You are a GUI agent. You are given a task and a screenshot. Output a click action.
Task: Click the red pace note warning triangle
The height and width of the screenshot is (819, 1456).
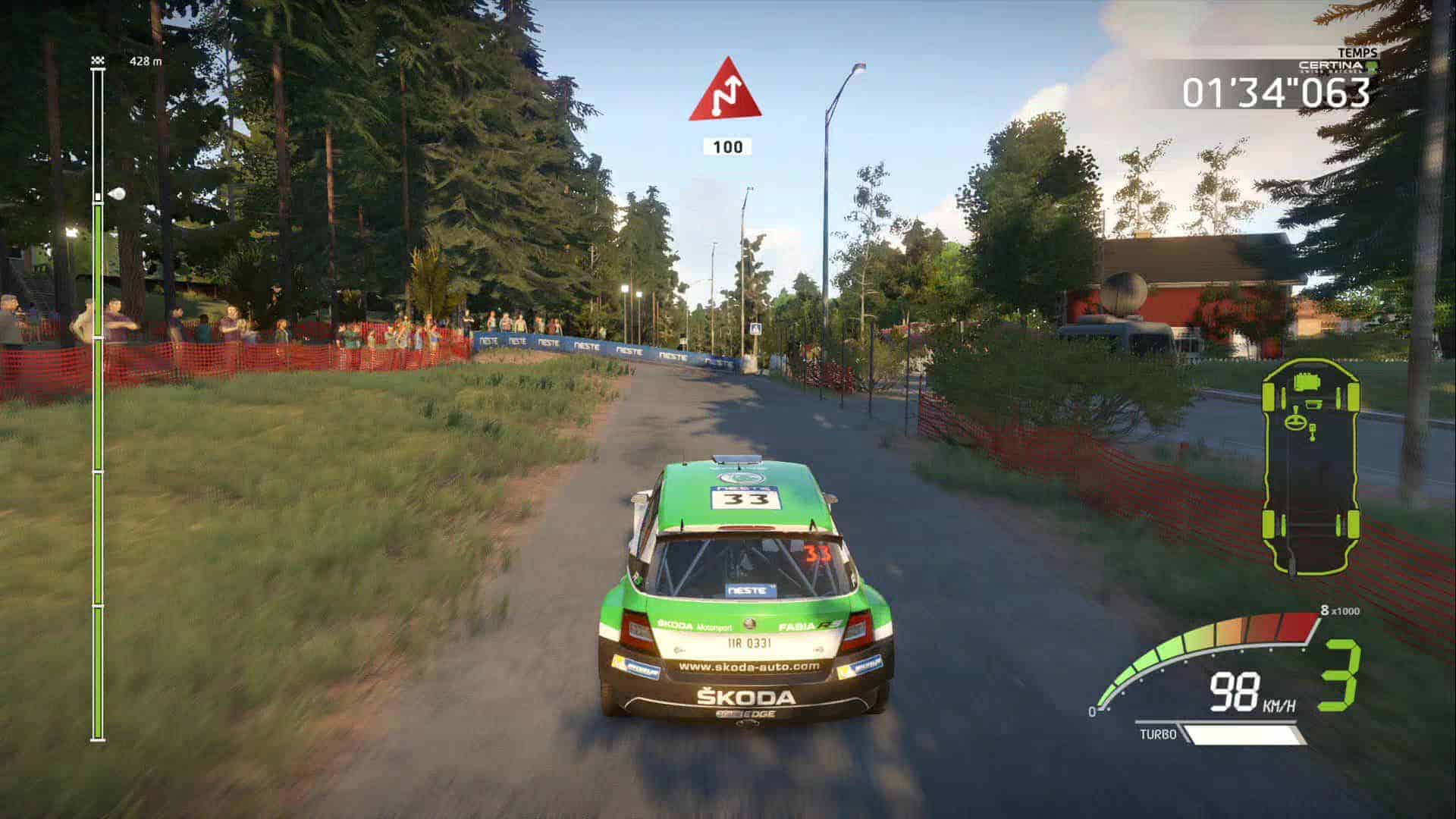pyautogui.click(x=725, y=93)
